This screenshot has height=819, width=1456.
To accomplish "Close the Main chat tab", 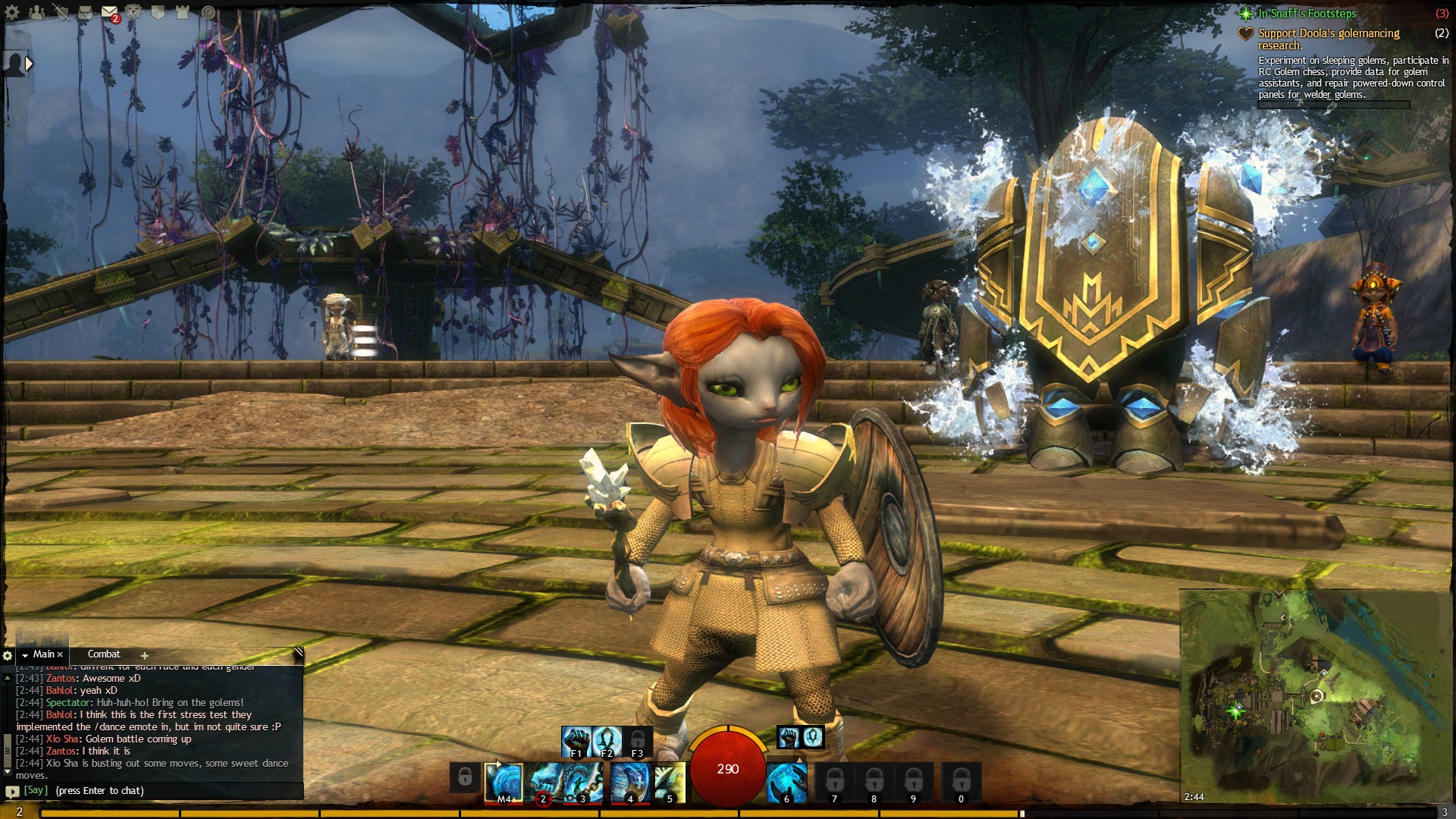I will coord(61,655).
